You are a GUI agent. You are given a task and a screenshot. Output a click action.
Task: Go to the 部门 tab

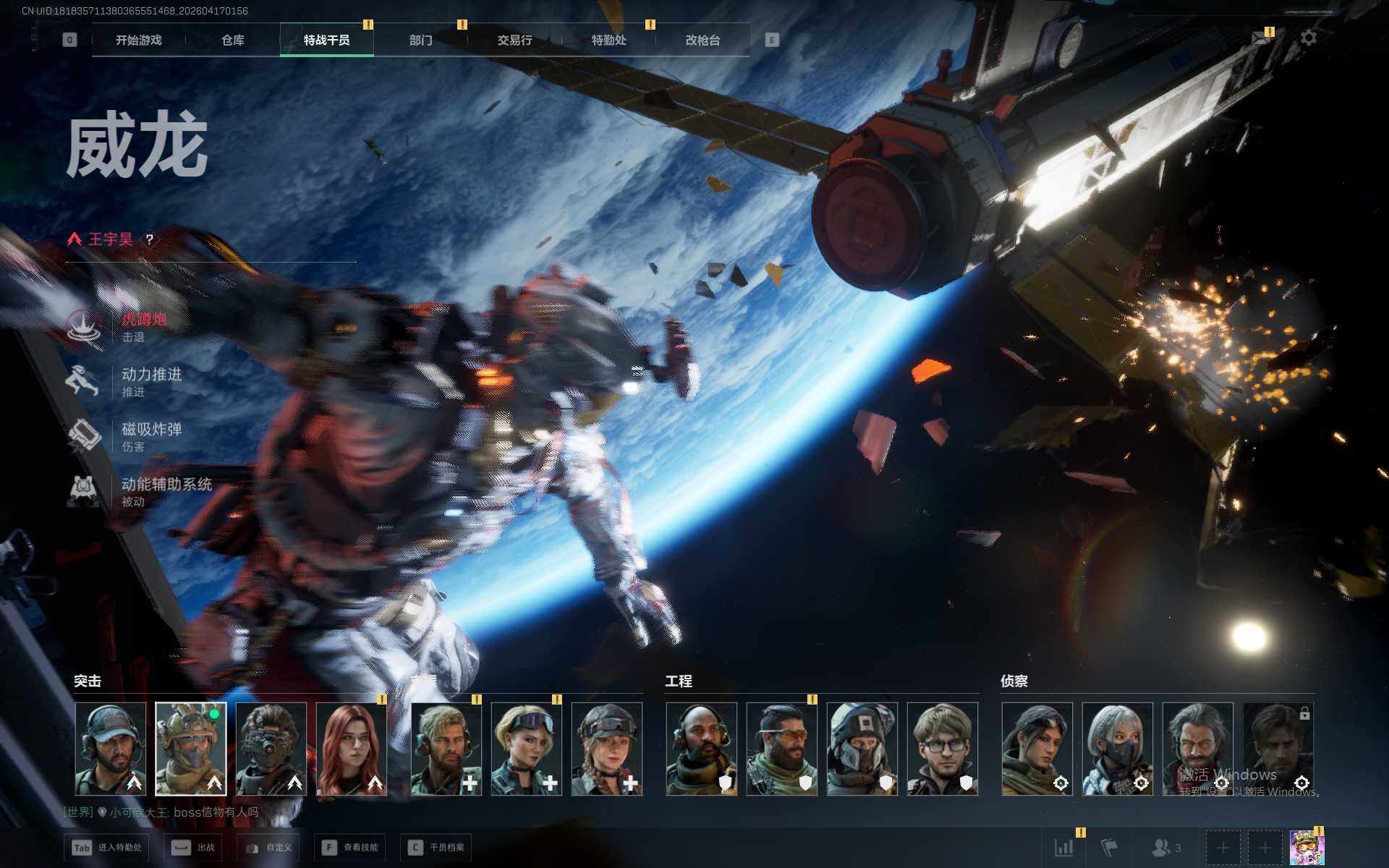(x=420, y=41)
